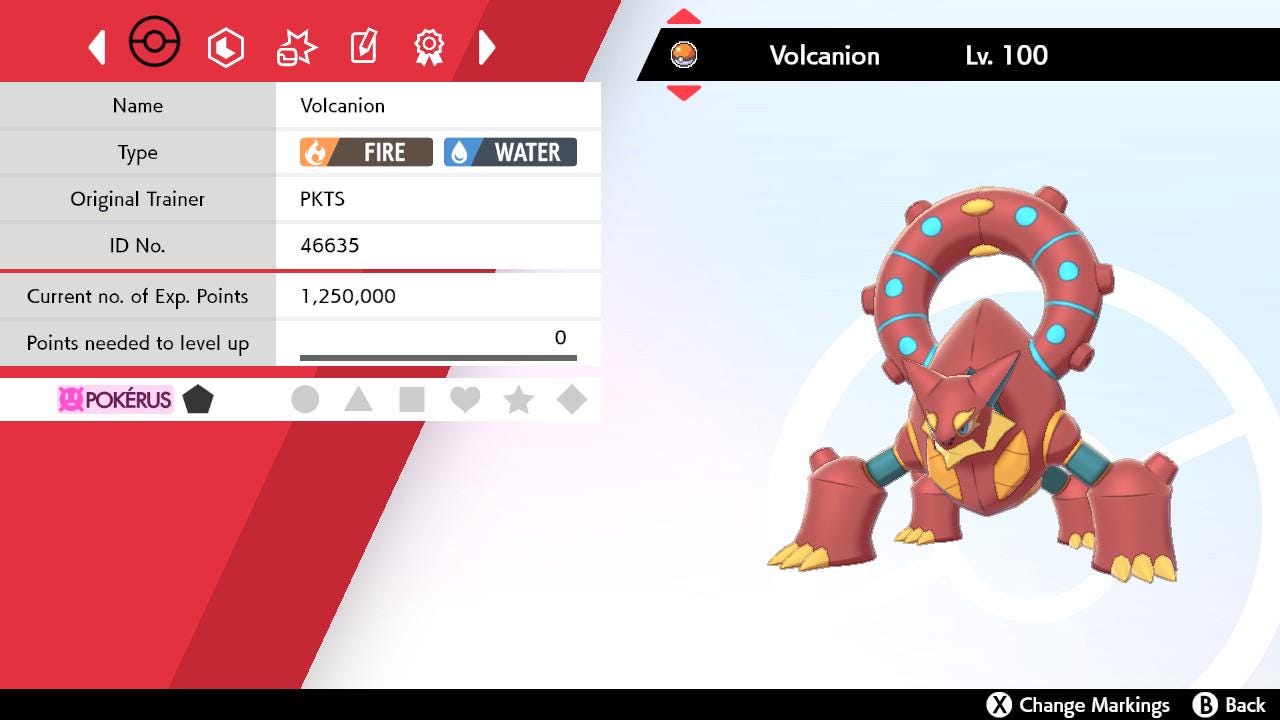Viewport: 1280px width, 720px height.
Task: Toggle the star marking
Action: pyautogui.click(x=518, y=400)
